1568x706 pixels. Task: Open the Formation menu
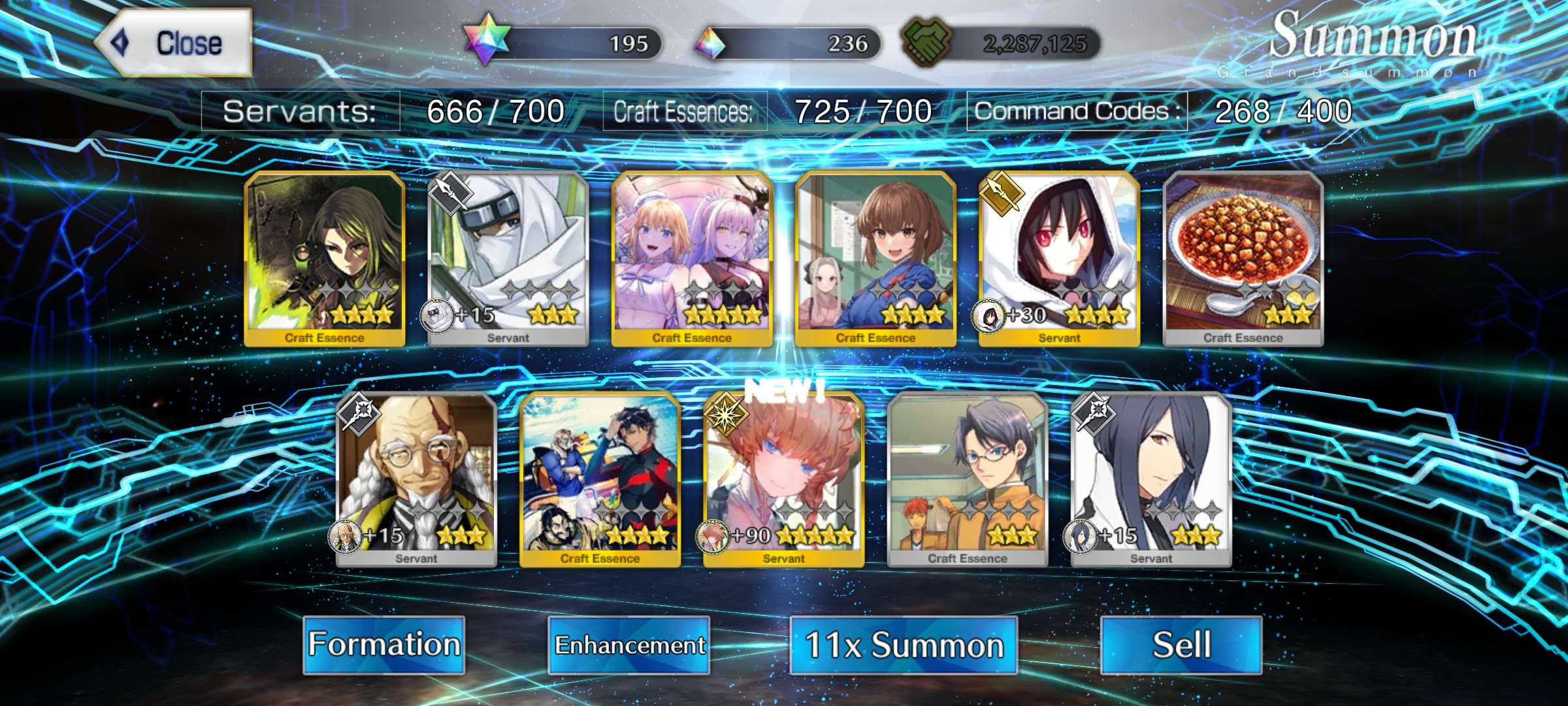point(384,645)
